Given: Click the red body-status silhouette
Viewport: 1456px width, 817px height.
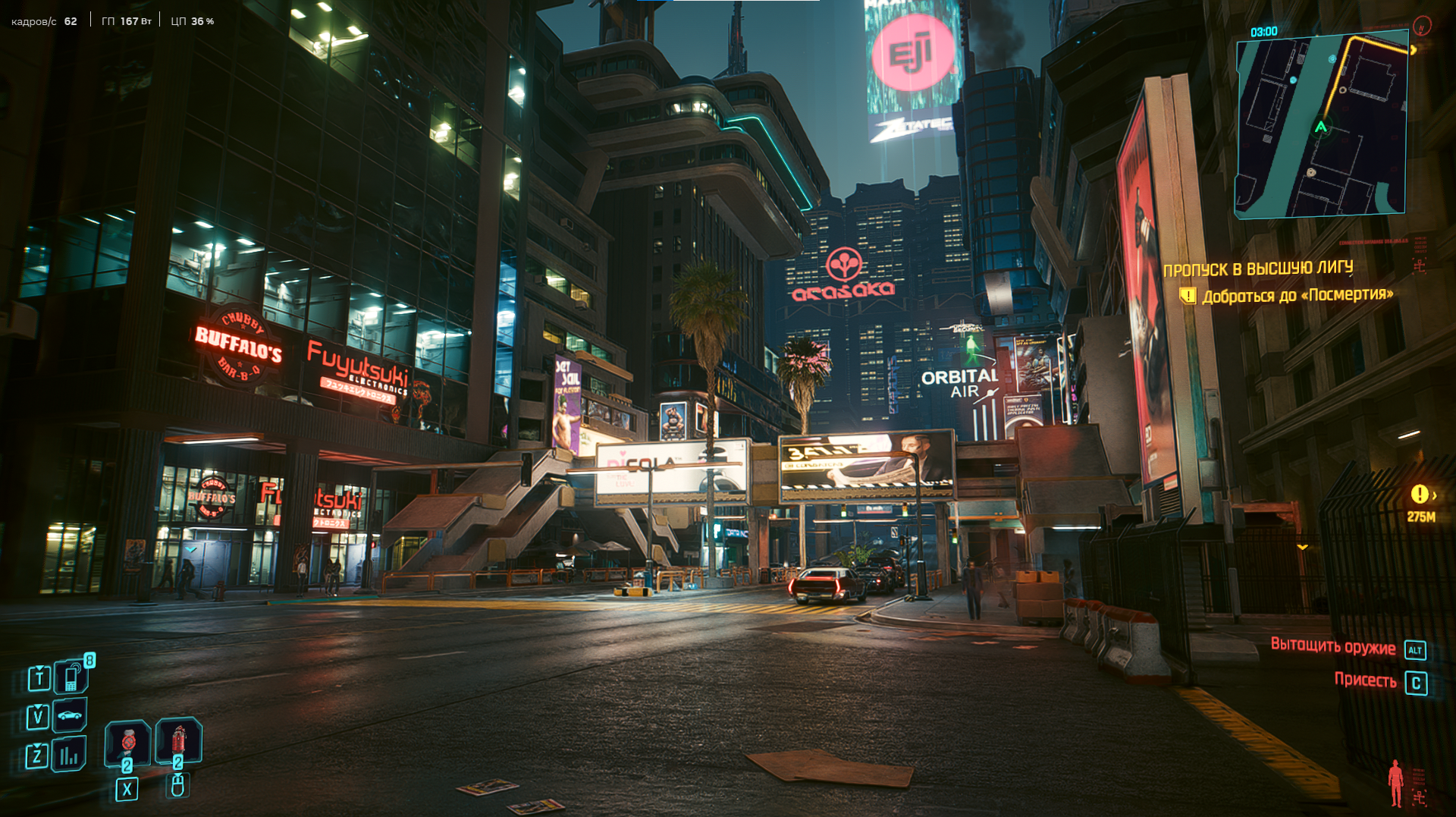Looking at the screenshot, I should 1395,783.
